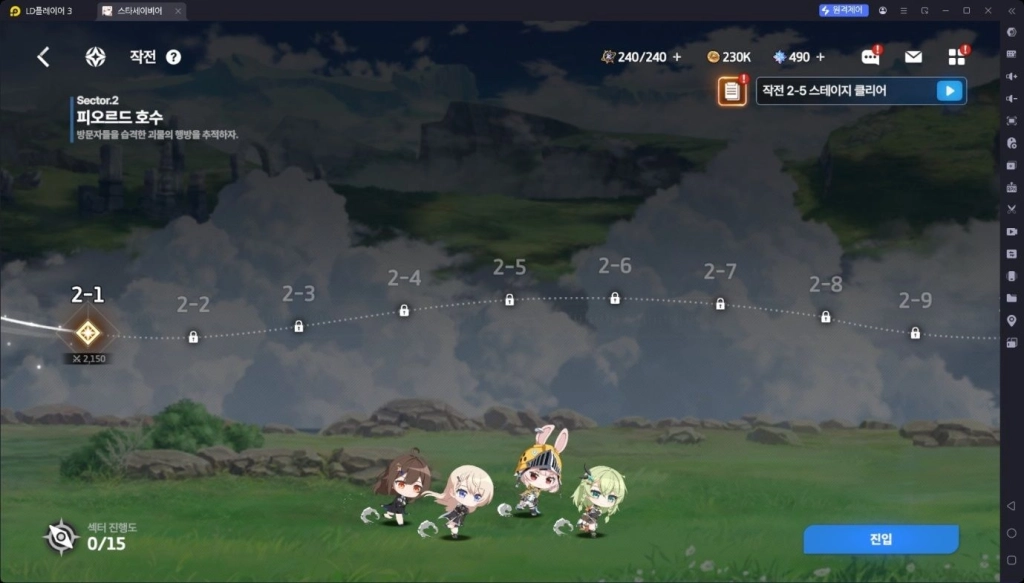Screen dimensions: 1024x583
Task: Open the home emblem icon
Action: coord(95,57)
